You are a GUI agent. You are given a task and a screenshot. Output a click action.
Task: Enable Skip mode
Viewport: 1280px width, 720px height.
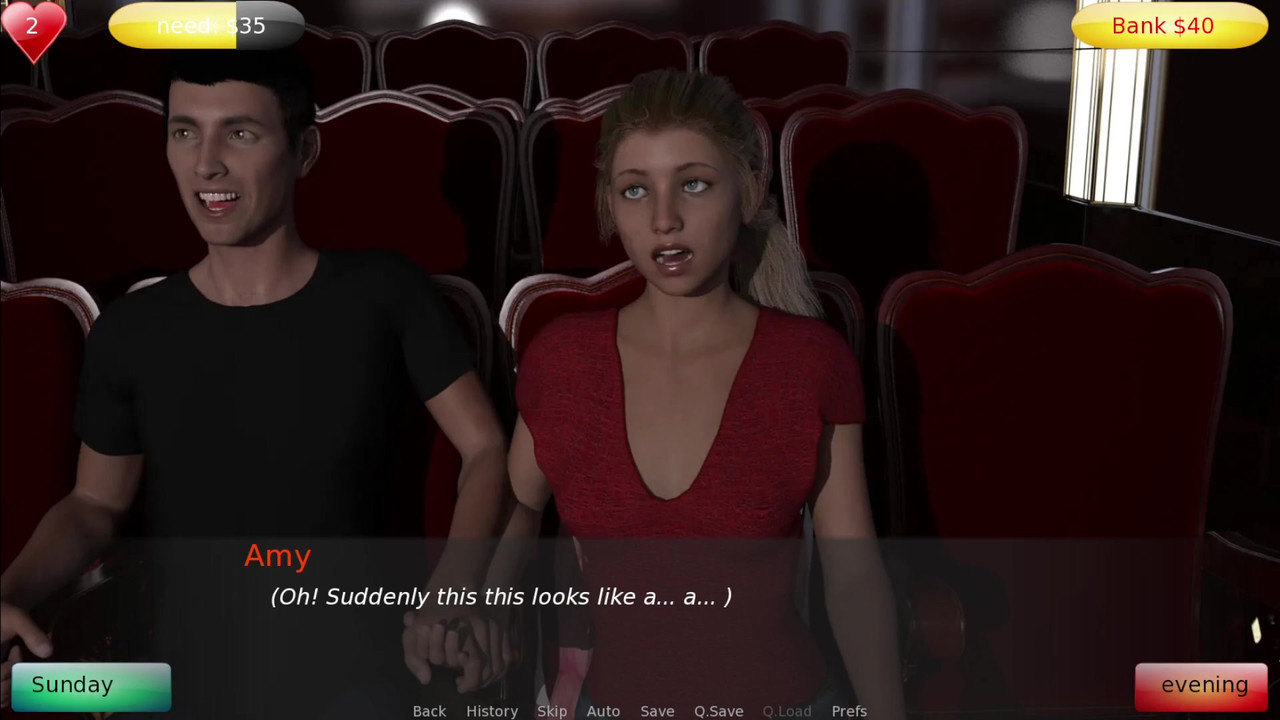coord(552,711)
